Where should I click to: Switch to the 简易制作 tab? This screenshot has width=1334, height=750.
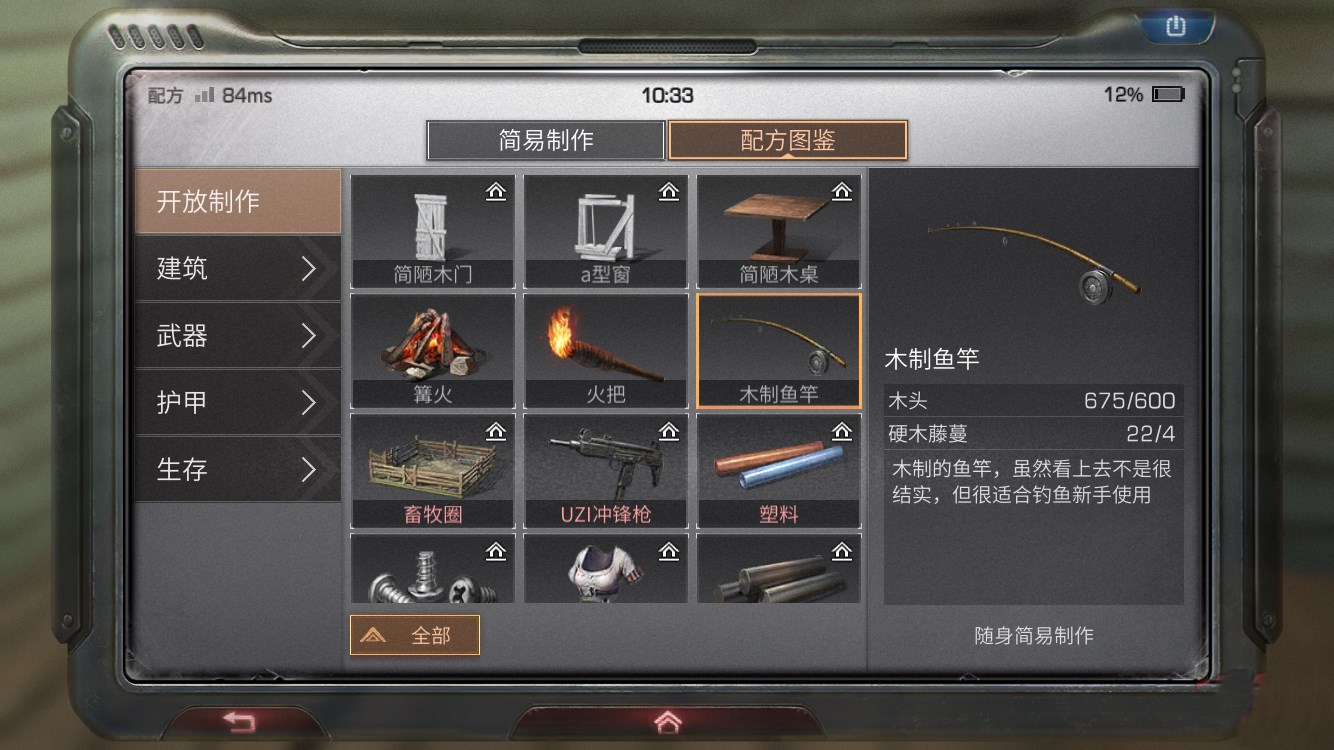[x=546, y=140]
